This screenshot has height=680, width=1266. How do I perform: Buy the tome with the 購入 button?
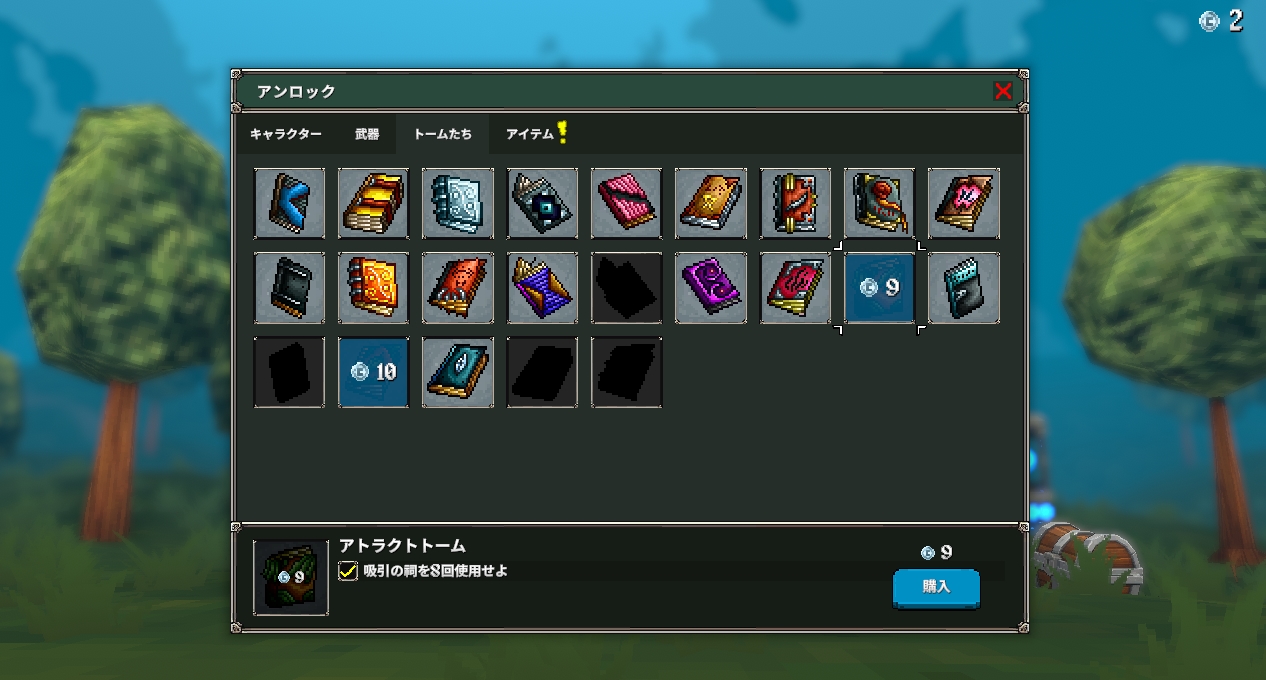[x=936, y=587]
